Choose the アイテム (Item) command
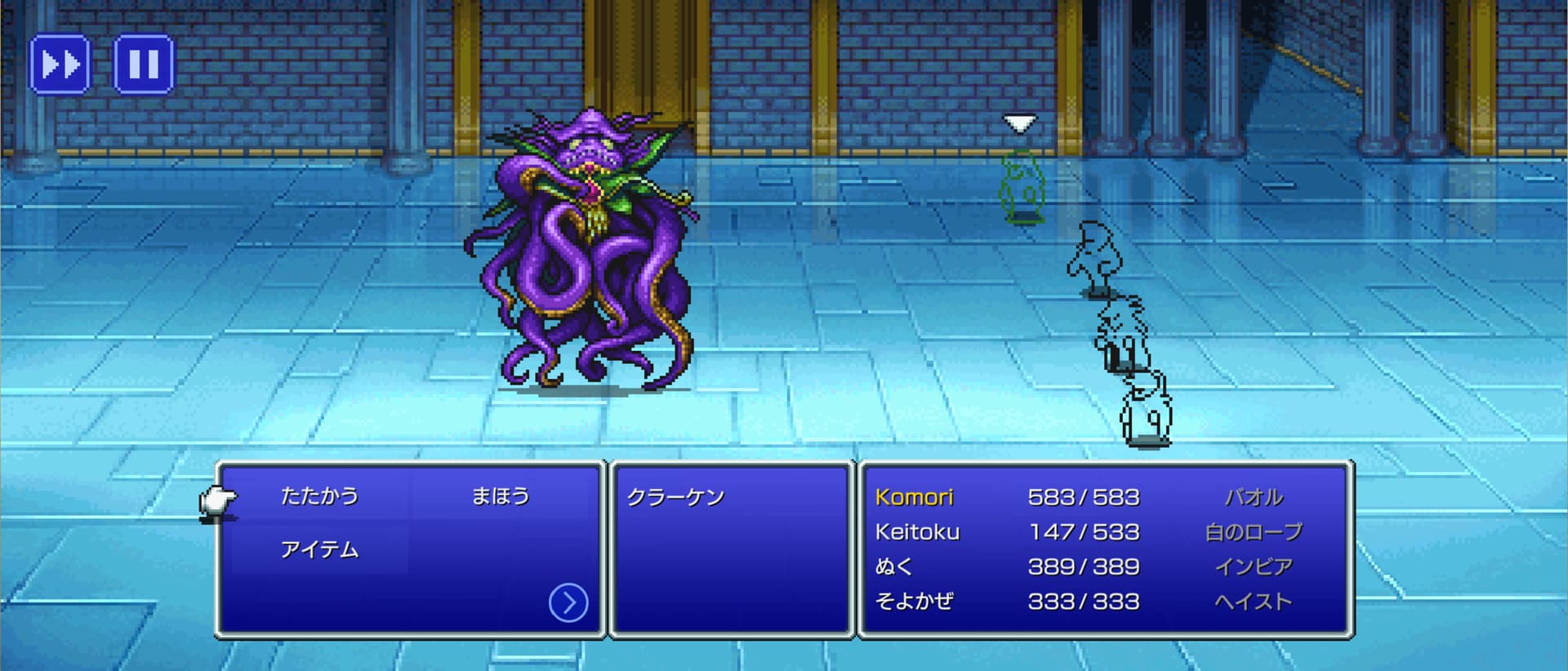 319,550
